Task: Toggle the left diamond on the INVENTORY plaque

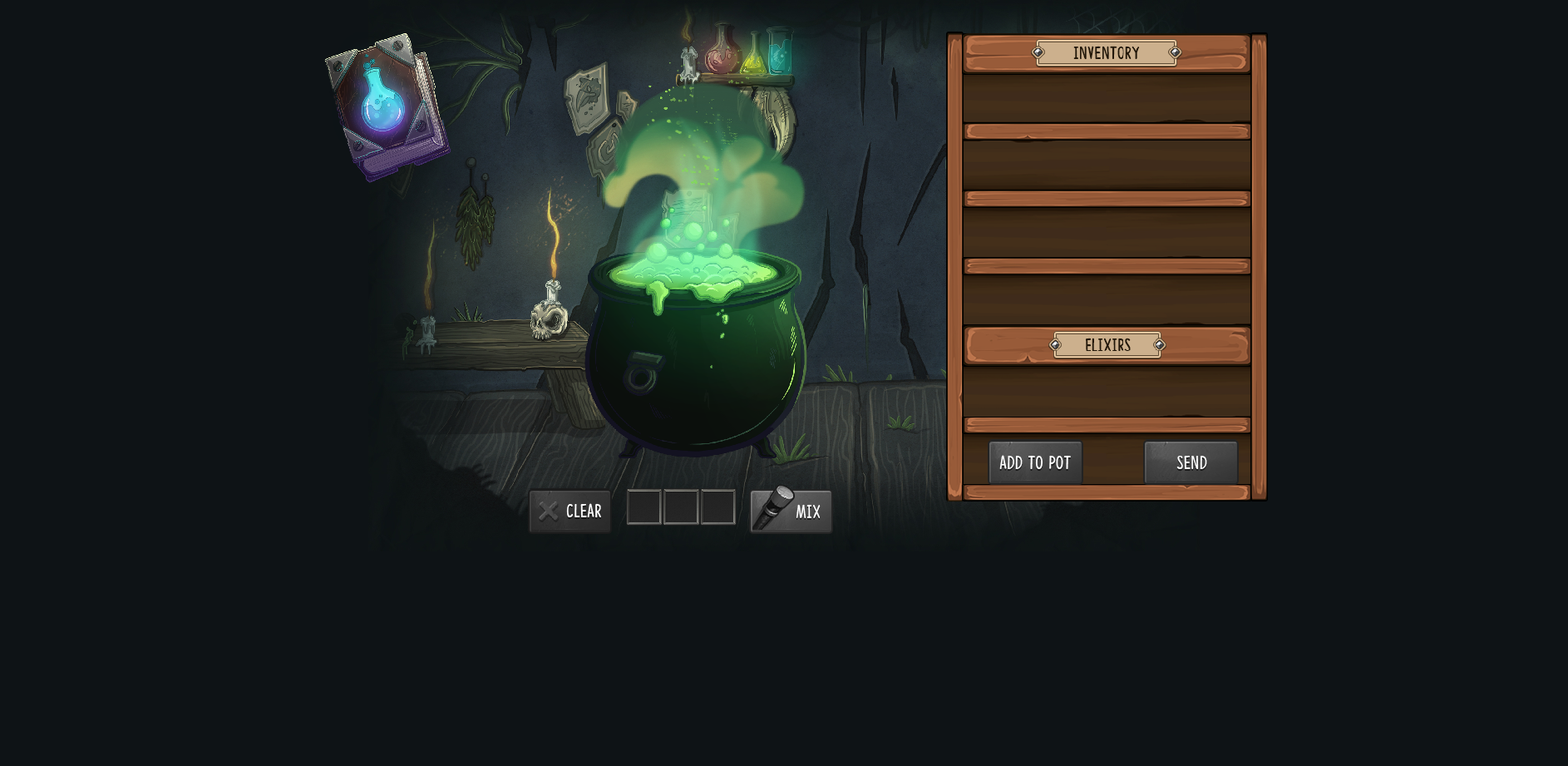Action: (1038, 52)
